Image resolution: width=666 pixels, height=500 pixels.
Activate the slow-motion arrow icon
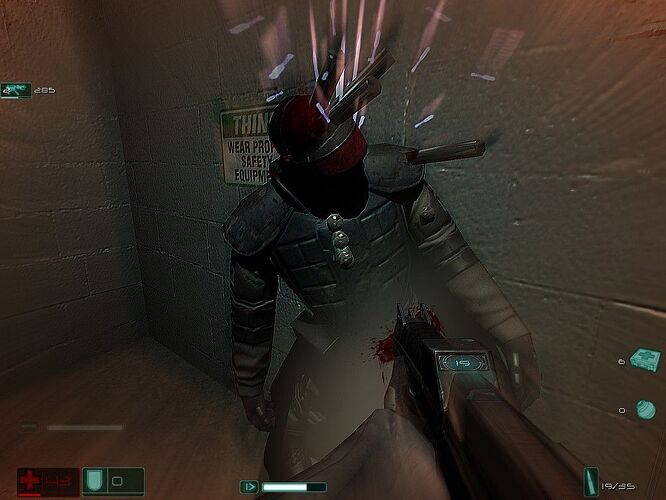click(x=248, y=487)
